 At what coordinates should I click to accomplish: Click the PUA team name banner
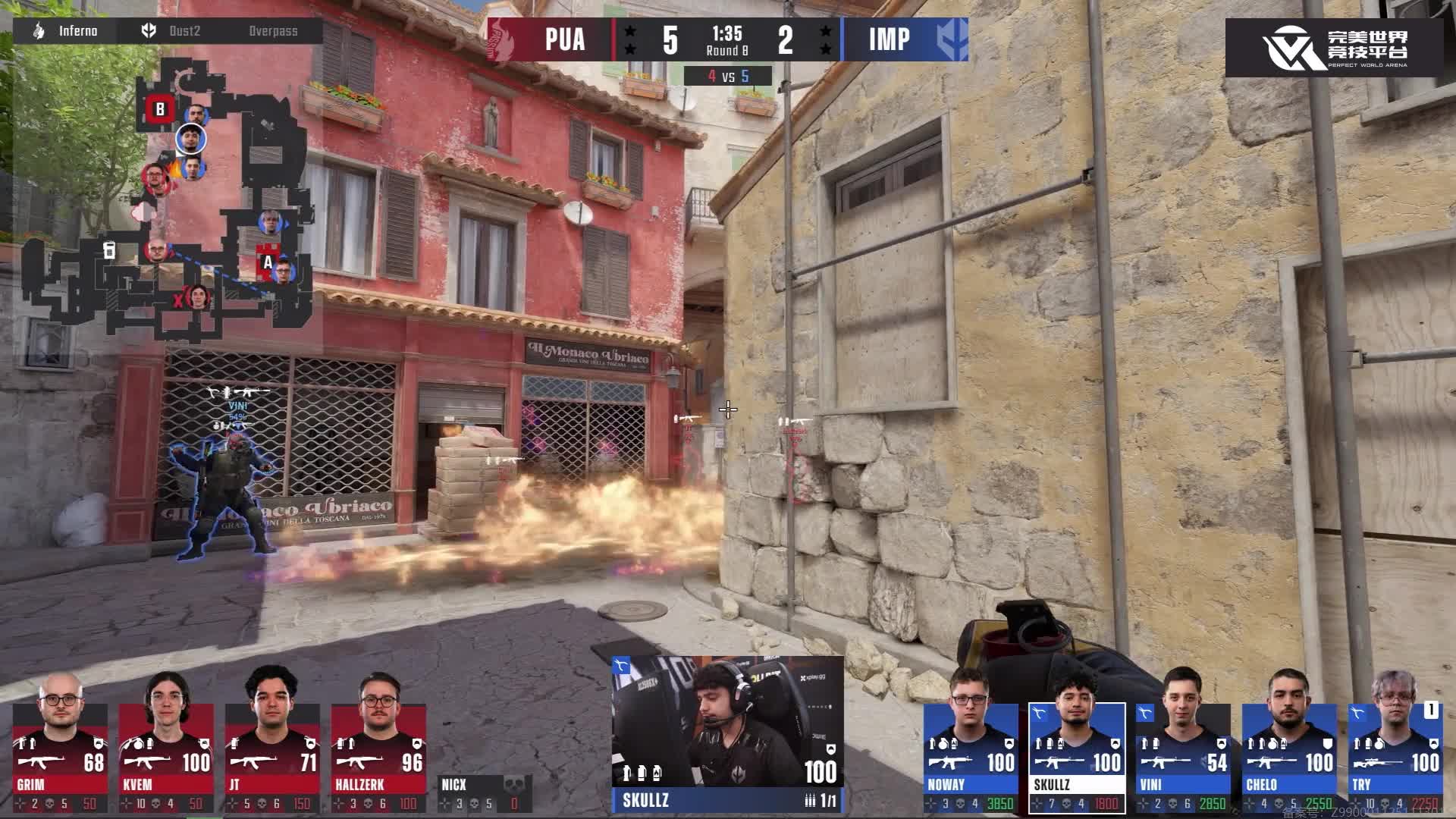pos(565,39)
